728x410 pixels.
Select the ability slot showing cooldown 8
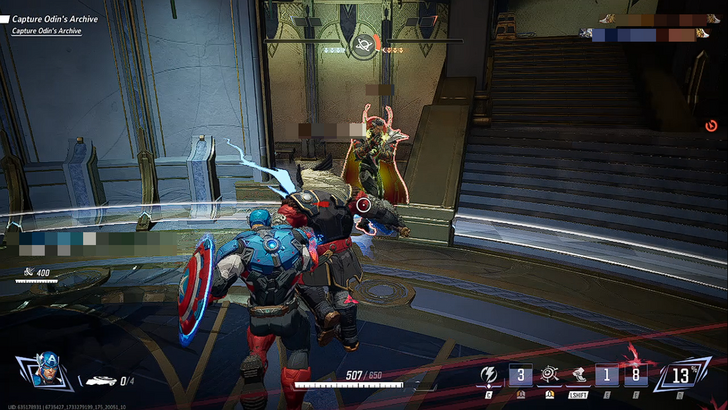[x=633, y=376]
